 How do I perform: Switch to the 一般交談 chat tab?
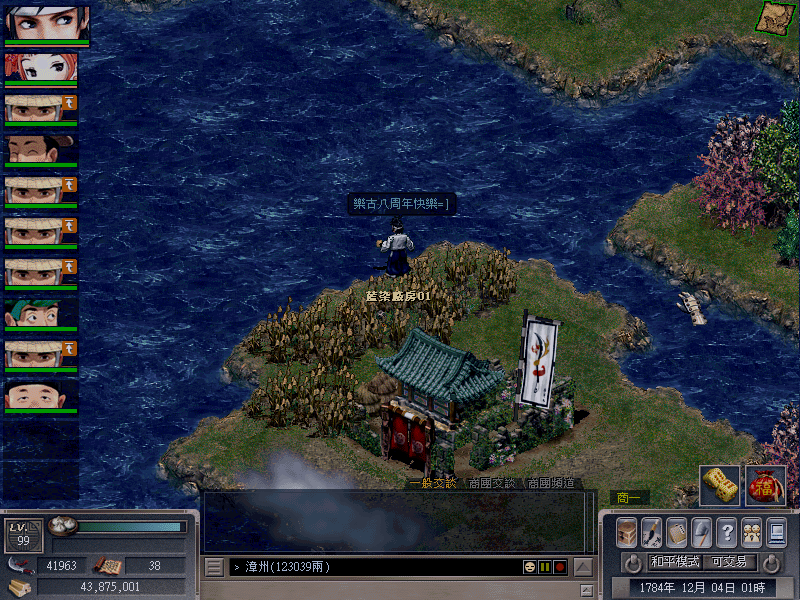432,483
